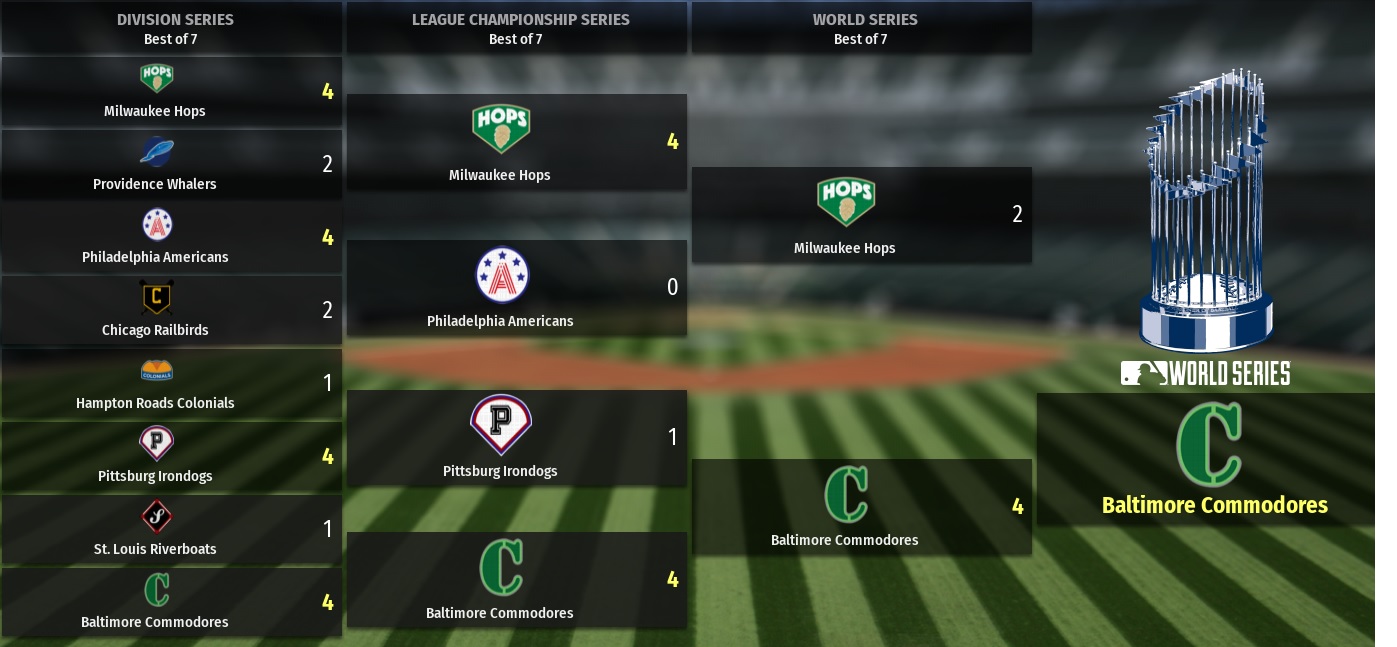Click Pittsburg Irondogs in the League Championship Series
1397x647 pixels.
coord(516,438)
